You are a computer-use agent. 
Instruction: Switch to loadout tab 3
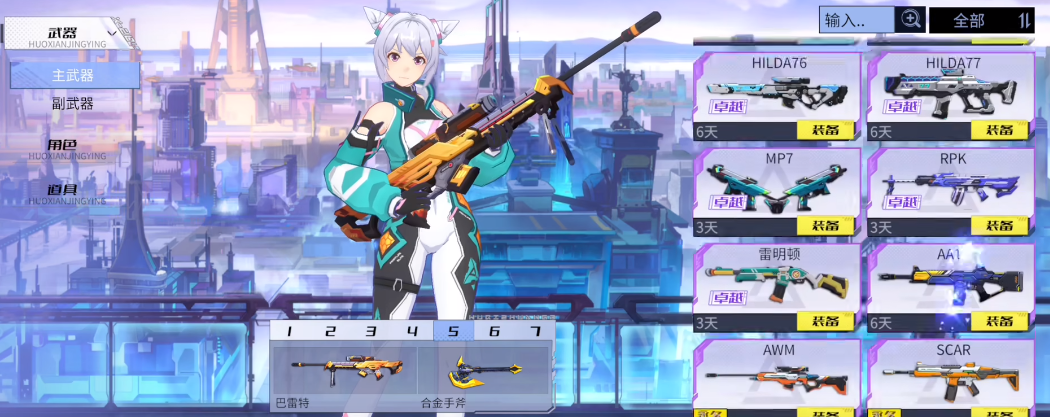tap(371, 331)
